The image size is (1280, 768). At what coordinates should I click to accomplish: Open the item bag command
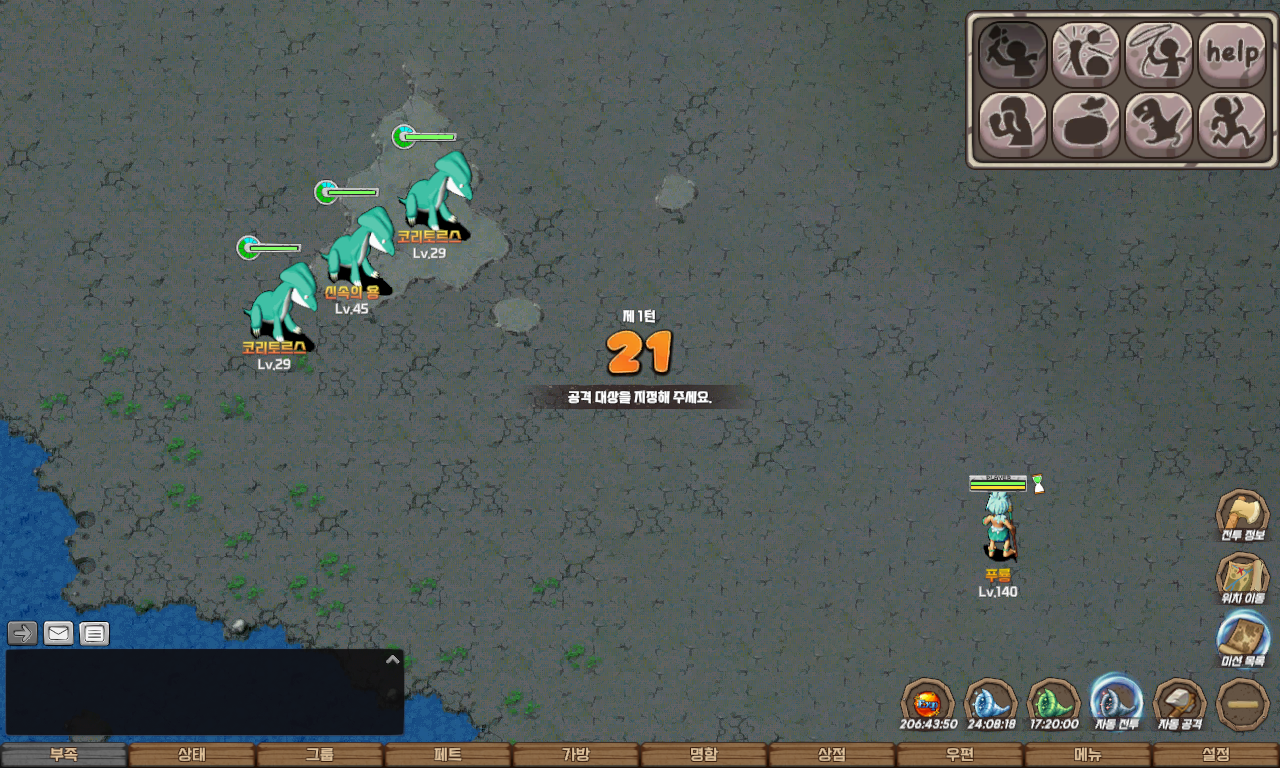coord(1085,125)
